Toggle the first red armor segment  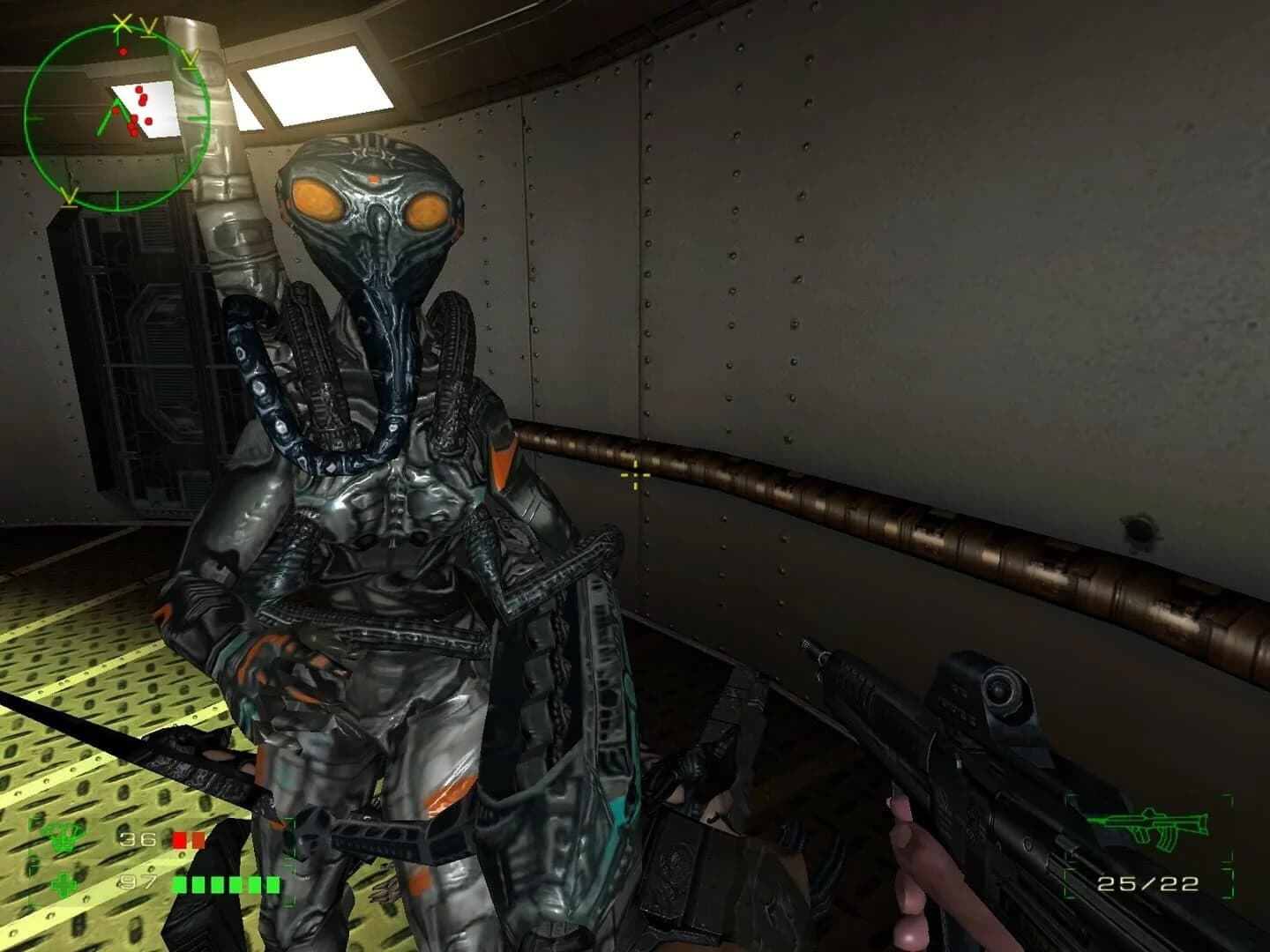coord(179,840)
